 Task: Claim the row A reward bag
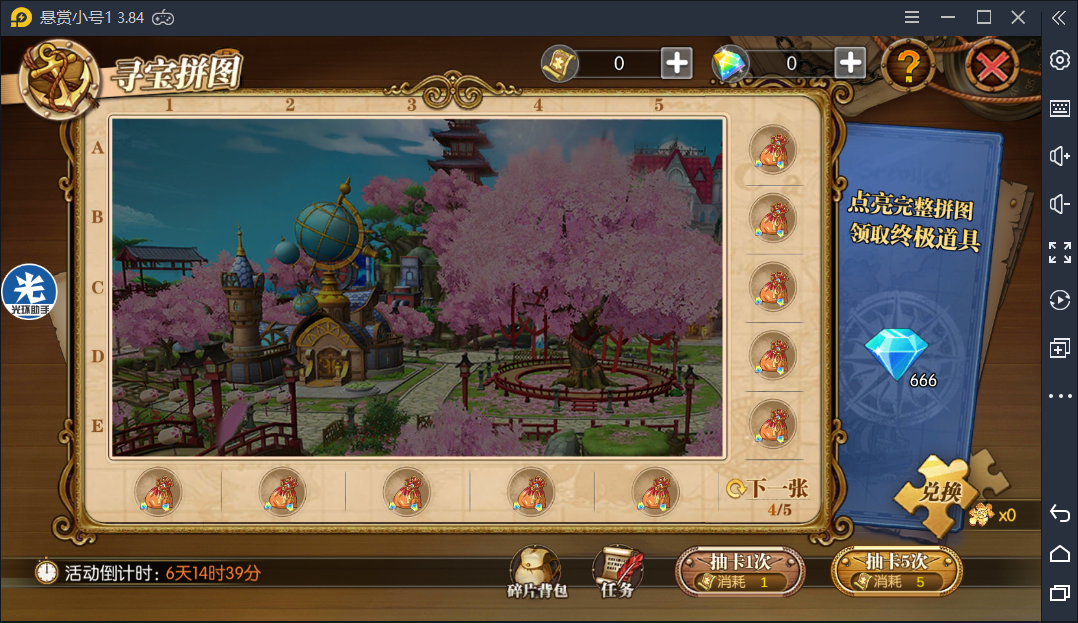pos(772,150)
